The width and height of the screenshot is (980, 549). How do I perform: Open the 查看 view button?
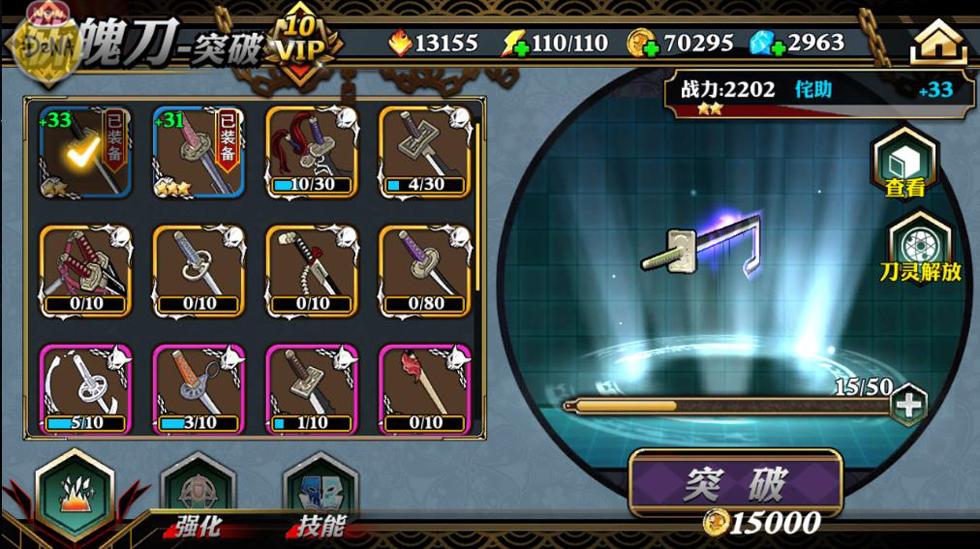(904, 166)
